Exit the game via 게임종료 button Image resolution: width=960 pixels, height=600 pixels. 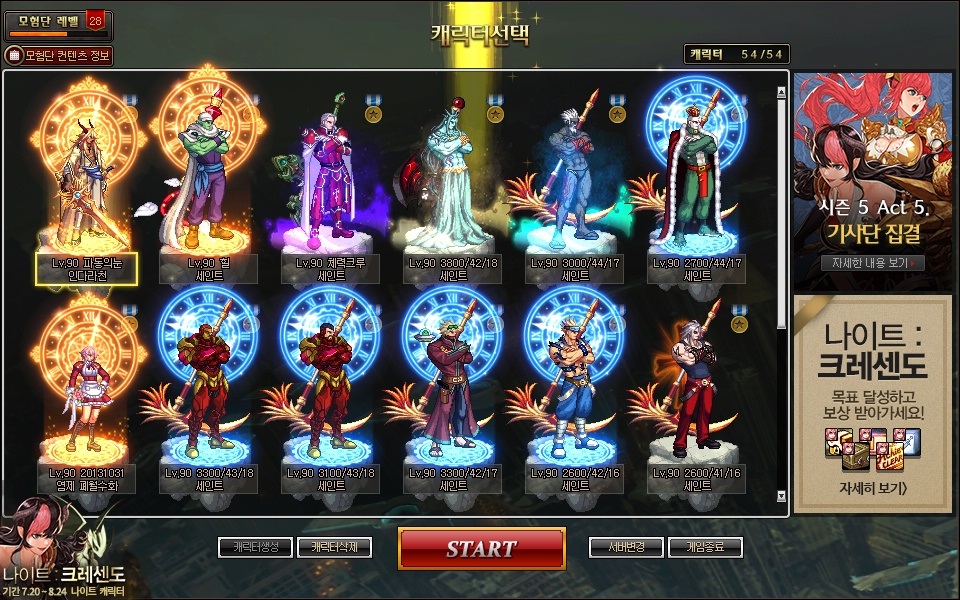(x=705, y=547)
